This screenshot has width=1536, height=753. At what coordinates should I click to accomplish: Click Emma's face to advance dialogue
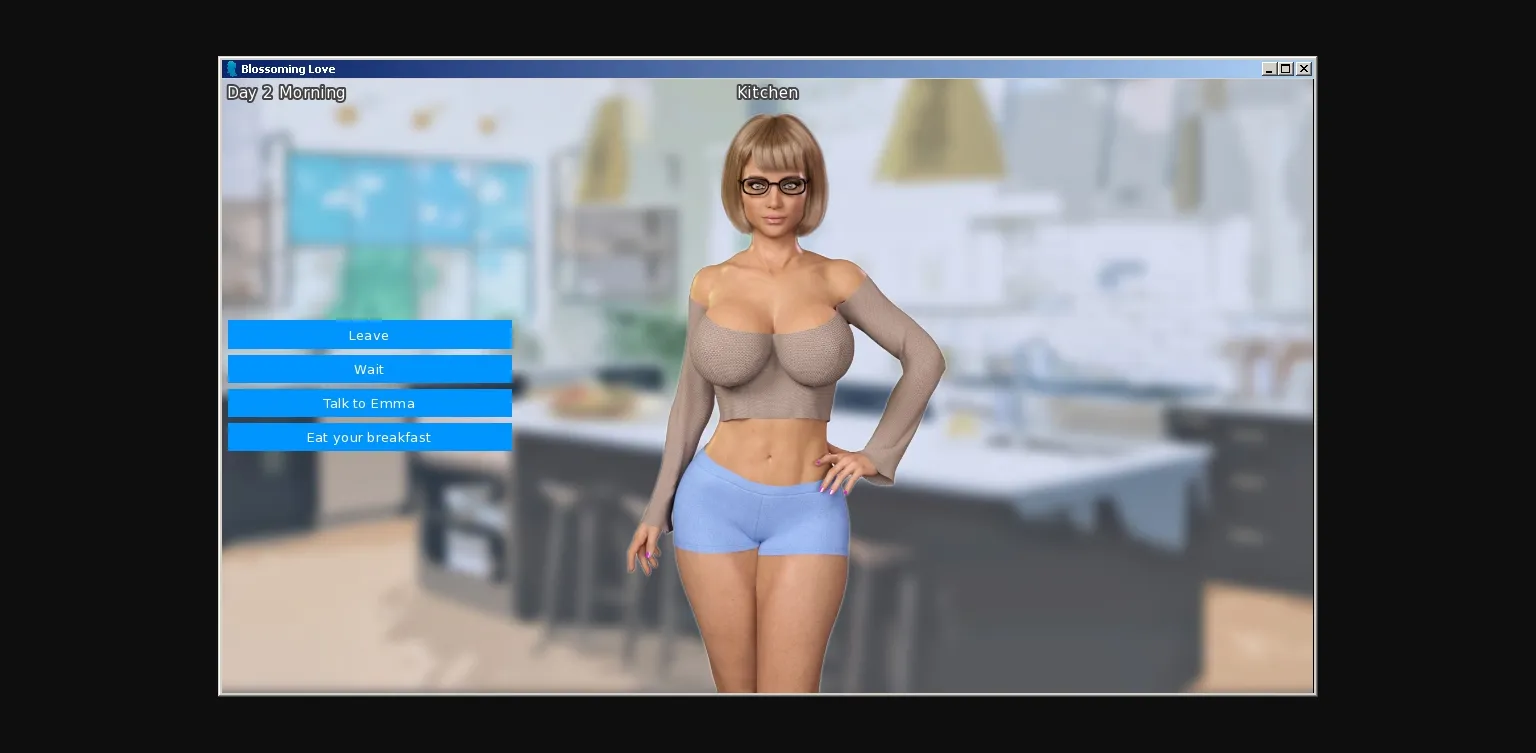pos(772,195)
